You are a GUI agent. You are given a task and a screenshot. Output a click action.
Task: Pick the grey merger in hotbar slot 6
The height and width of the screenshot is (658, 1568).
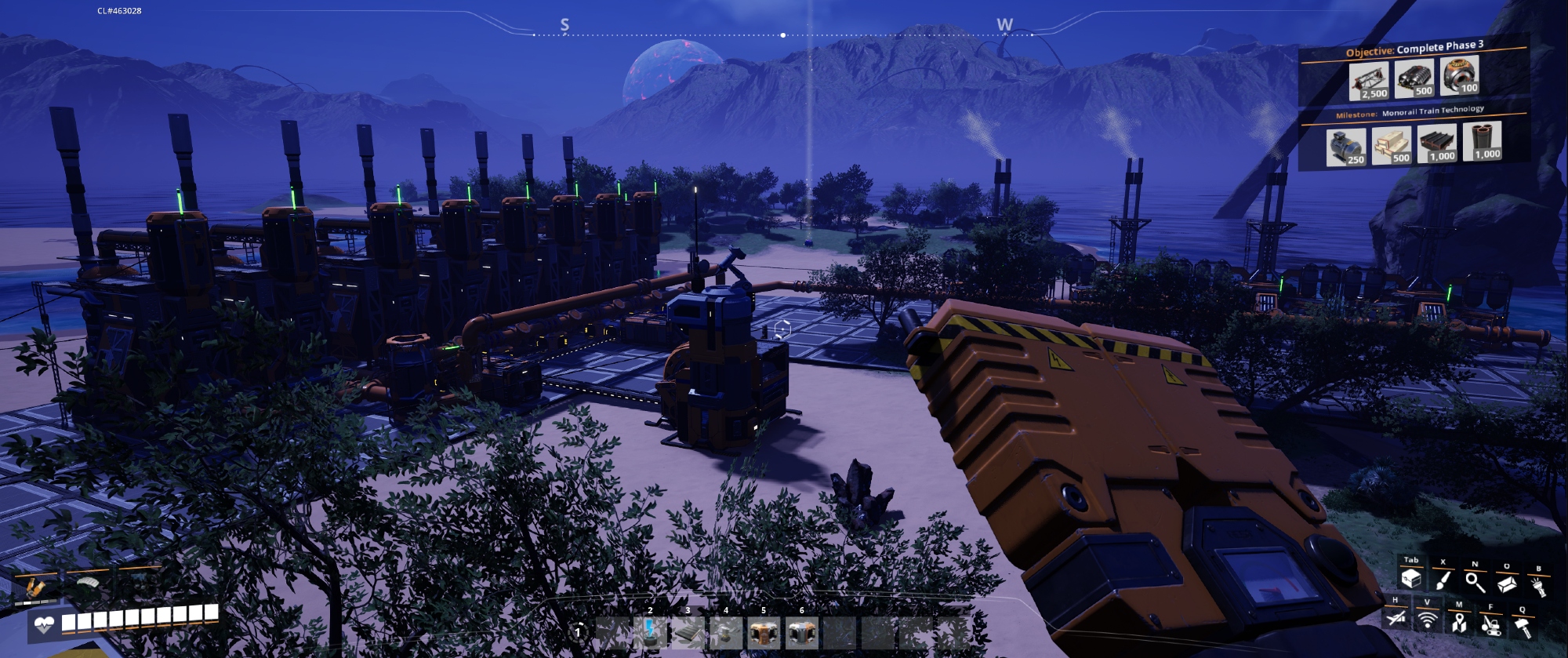(800, 631)
